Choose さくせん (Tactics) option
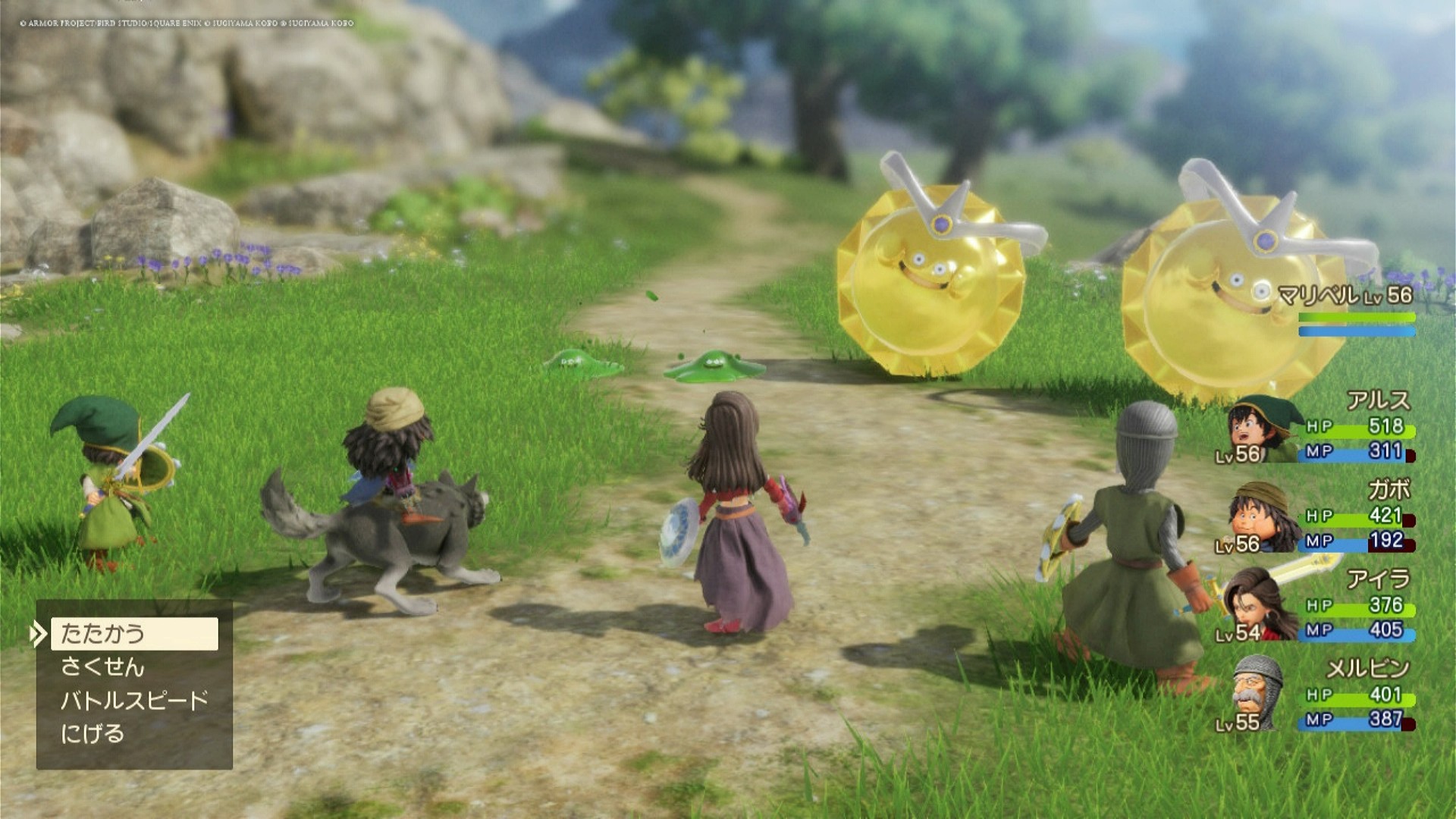 tap(102, 667)
